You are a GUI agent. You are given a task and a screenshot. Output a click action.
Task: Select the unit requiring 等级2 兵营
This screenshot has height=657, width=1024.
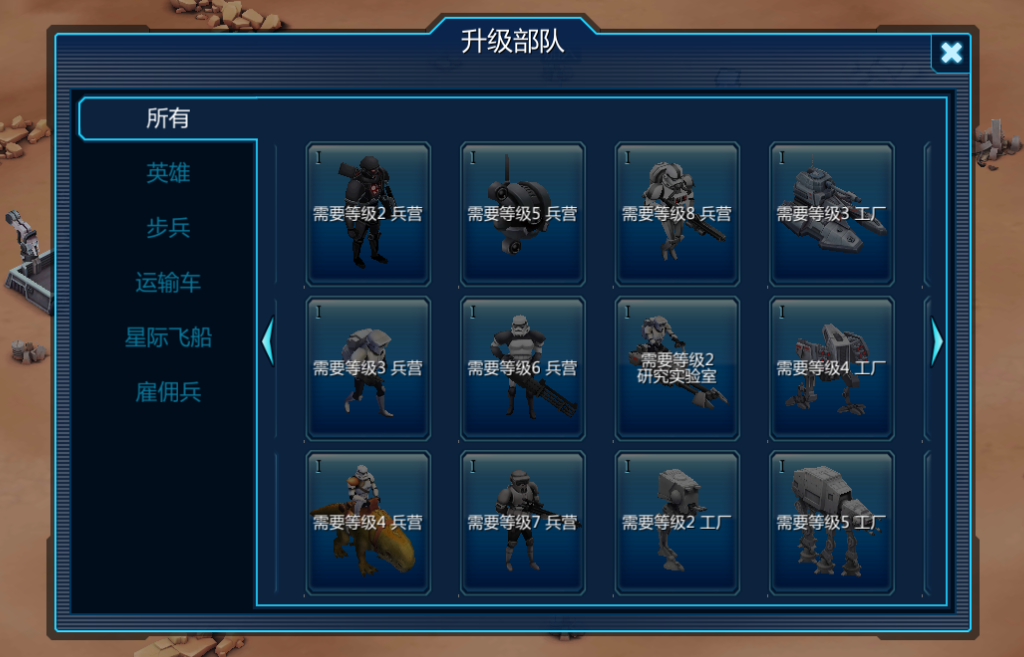[368, 213]
